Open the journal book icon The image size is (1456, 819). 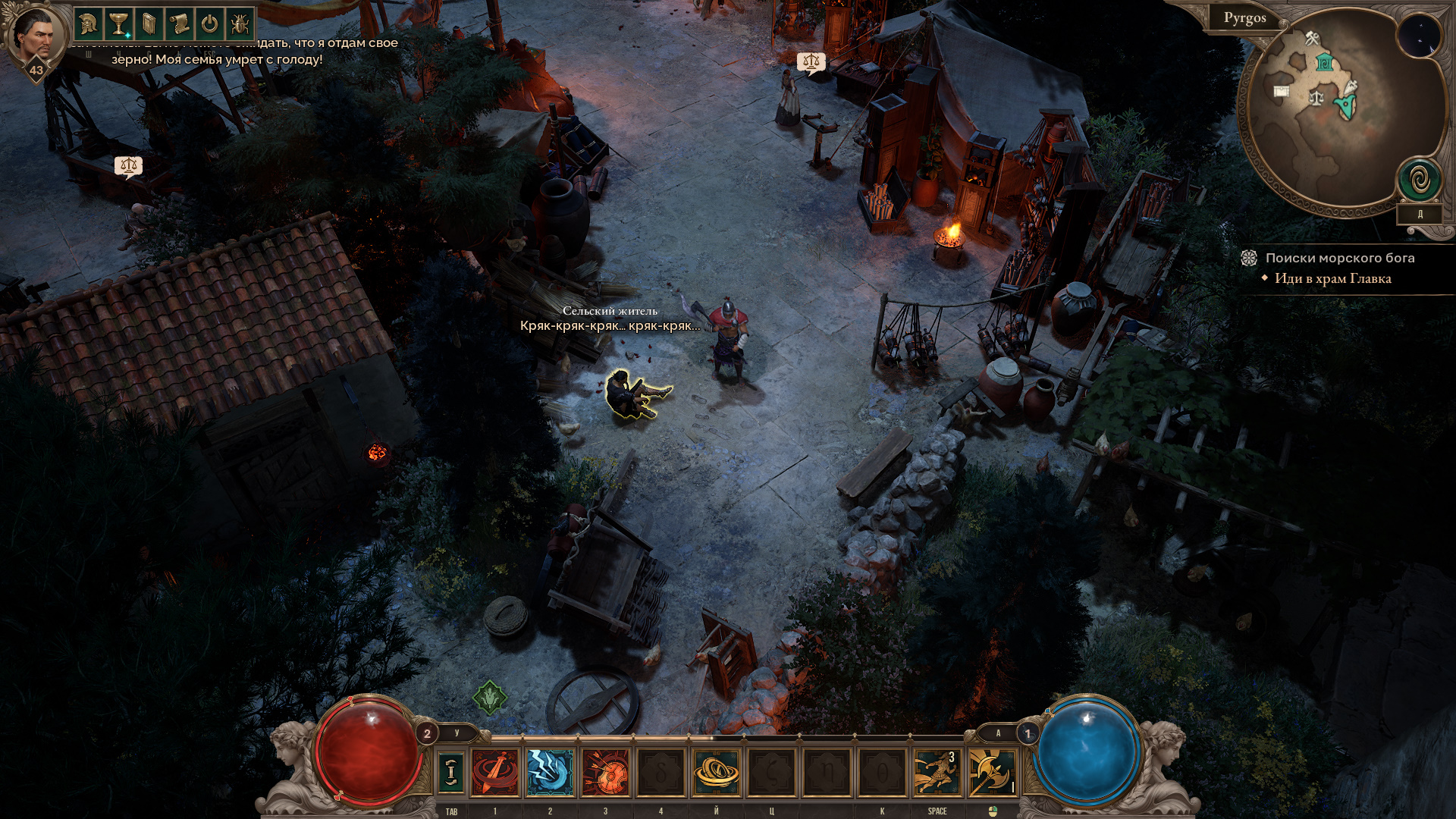coord(149,25)
